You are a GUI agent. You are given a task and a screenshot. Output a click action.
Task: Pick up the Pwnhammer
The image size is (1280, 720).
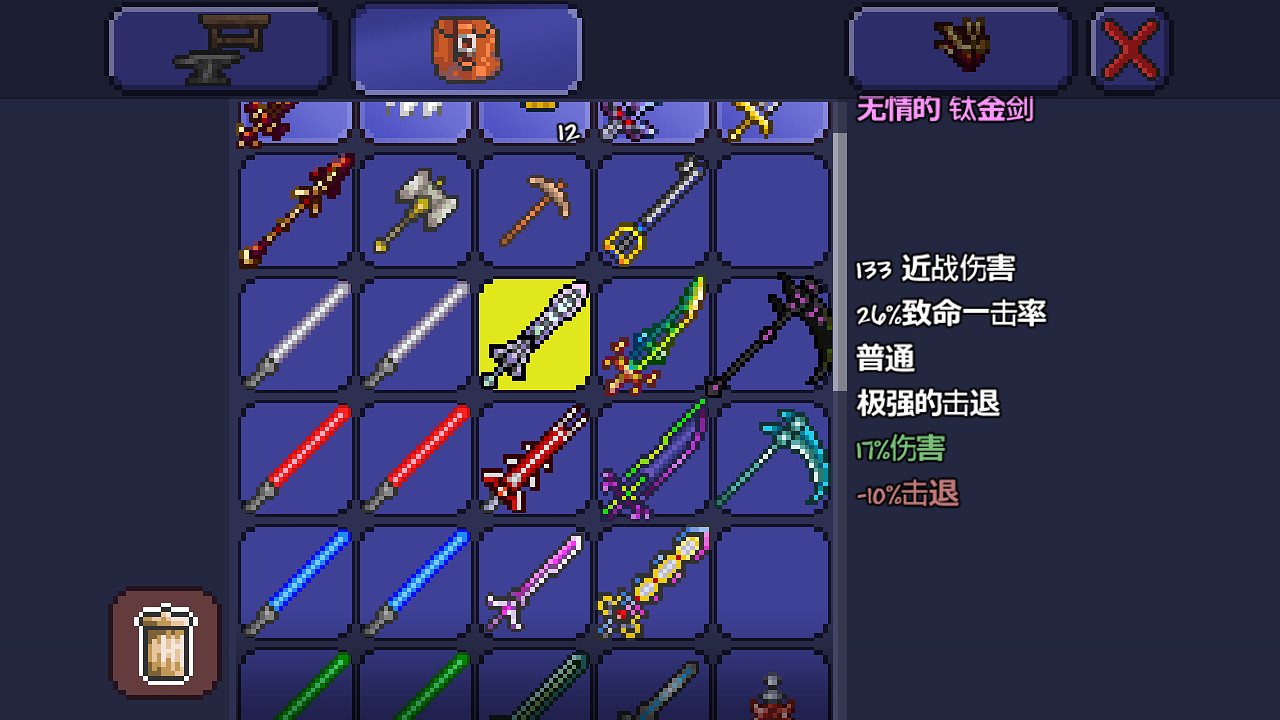pos(414,210)
